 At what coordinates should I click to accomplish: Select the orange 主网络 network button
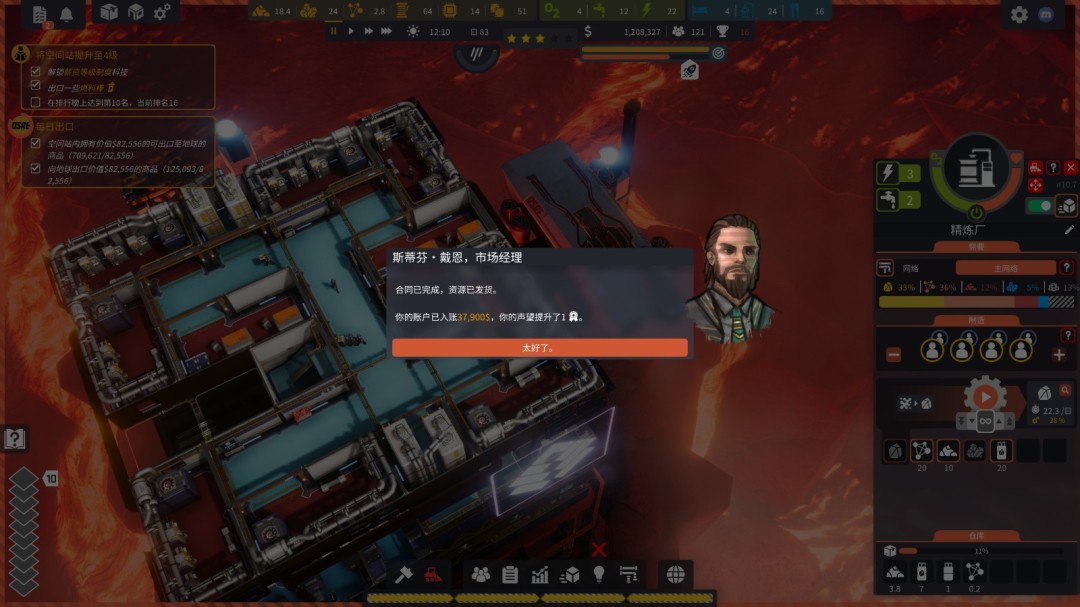coord(1005,268)
